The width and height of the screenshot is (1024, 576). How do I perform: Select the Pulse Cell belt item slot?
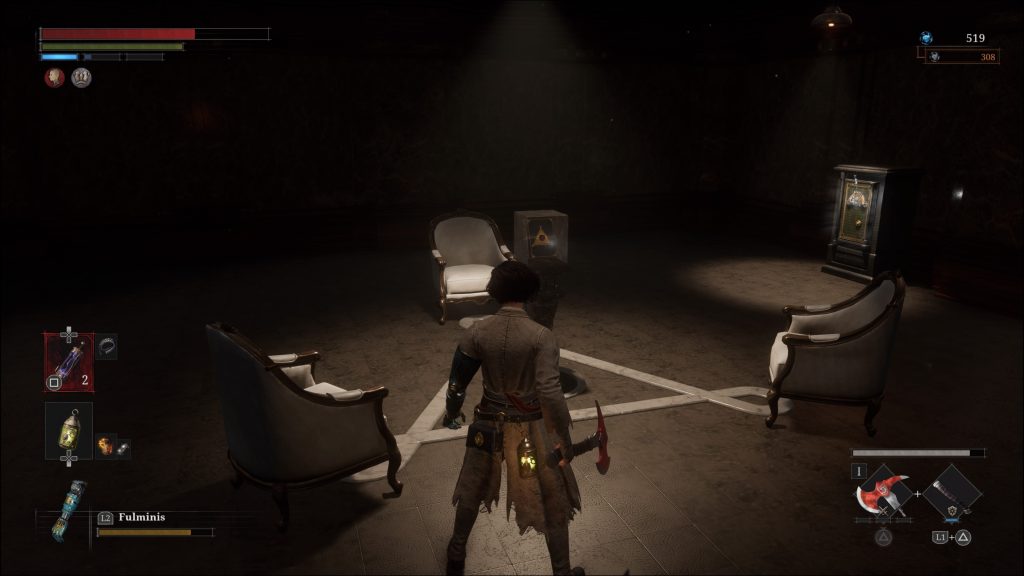[69, 361]
